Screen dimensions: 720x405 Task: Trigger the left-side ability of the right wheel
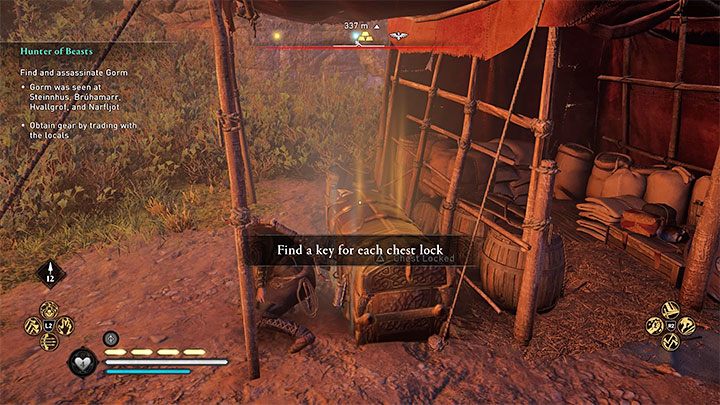pos(655,326)
